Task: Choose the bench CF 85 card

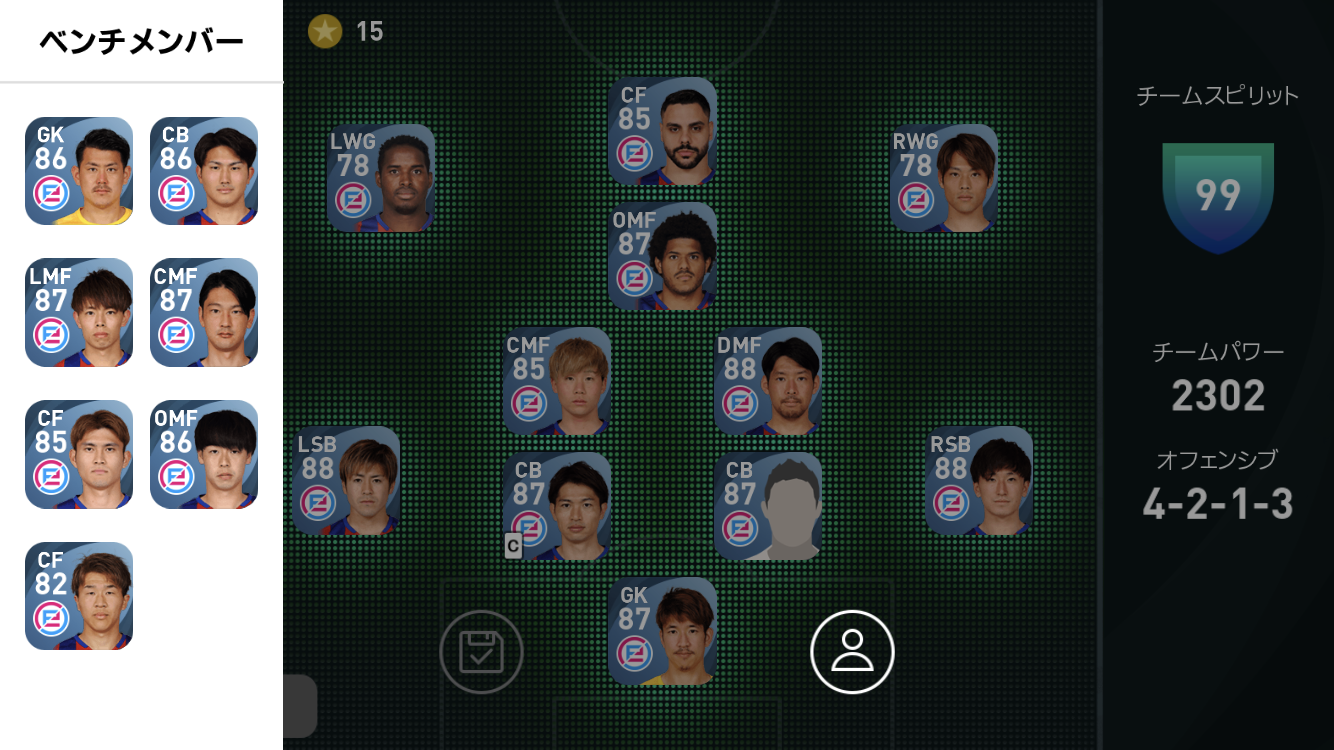Action: [79, 454]
